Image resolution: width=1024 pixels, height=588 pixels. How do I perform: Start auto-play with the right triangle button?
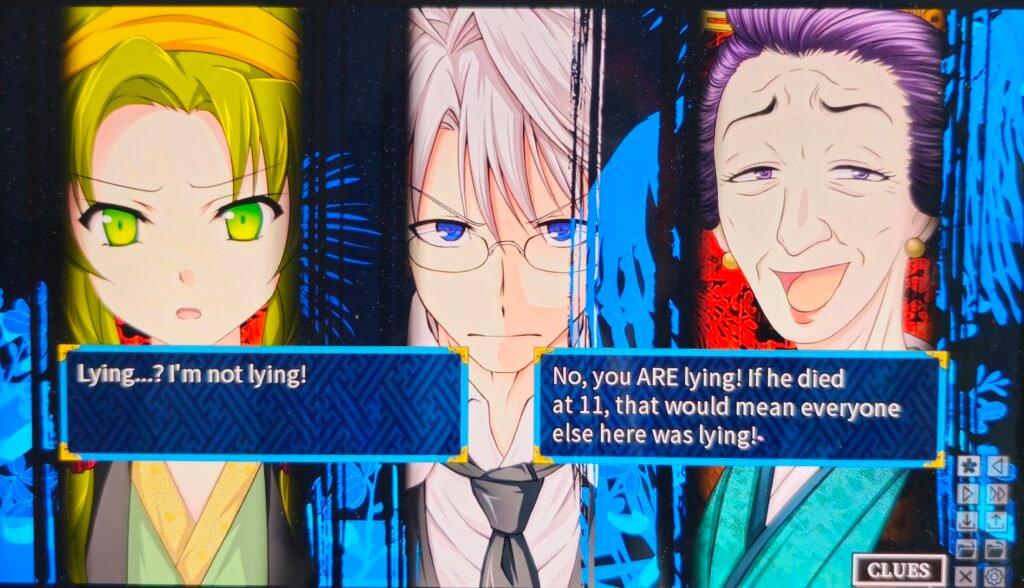coord(967,494)
